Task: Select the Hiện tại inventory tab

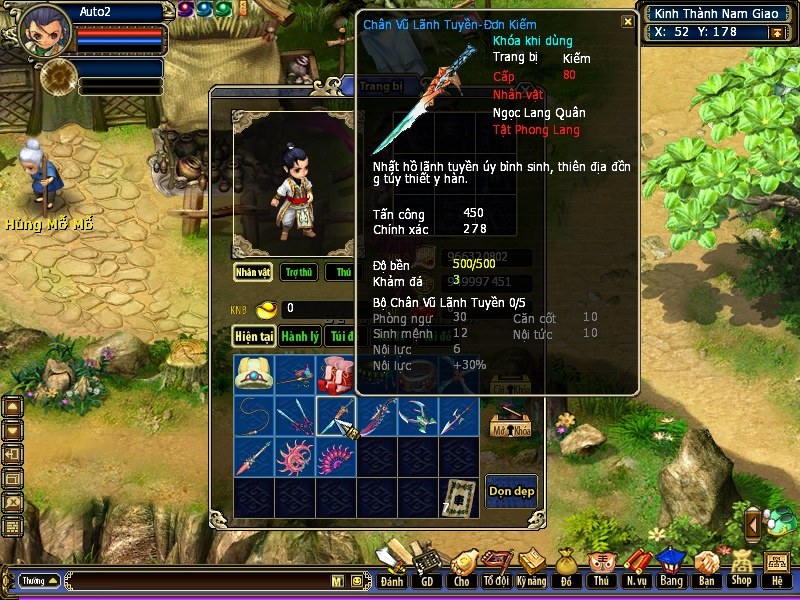Action: [x=254, y=337]
